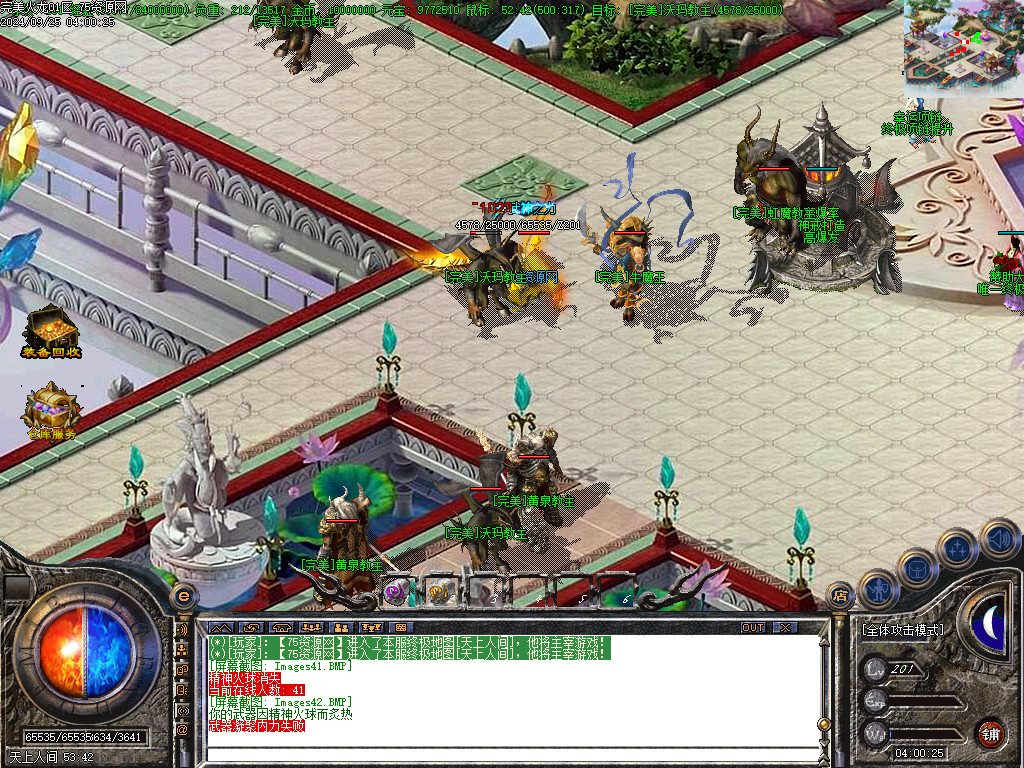Click the OUT button above chat
The width and height of the screenshot is (1024, 768).
pos(753,627)
